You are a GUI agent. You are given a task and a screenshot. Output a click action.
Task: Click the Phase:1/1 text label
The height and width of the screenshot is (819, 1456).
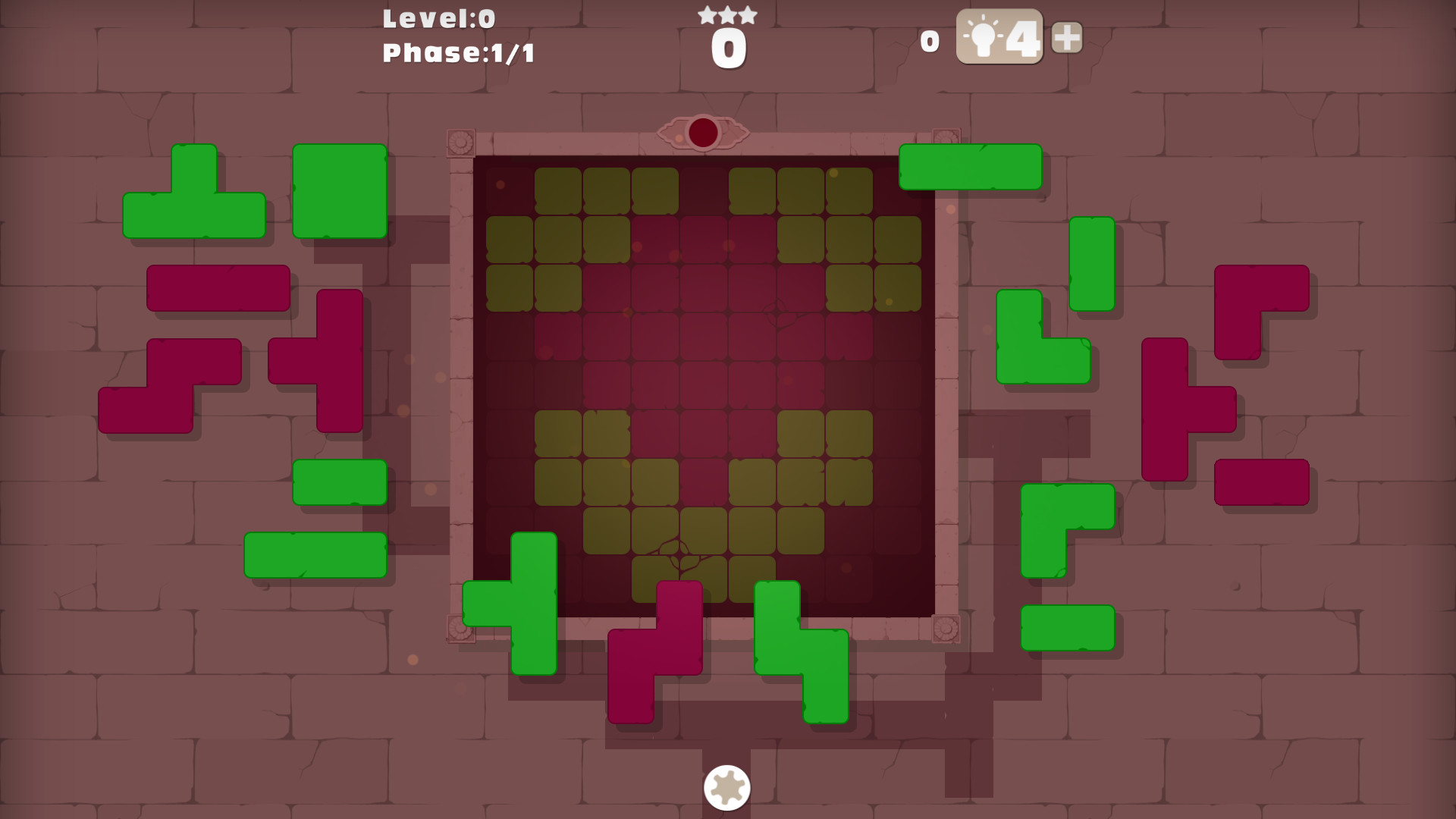click(x=457, y=52)
